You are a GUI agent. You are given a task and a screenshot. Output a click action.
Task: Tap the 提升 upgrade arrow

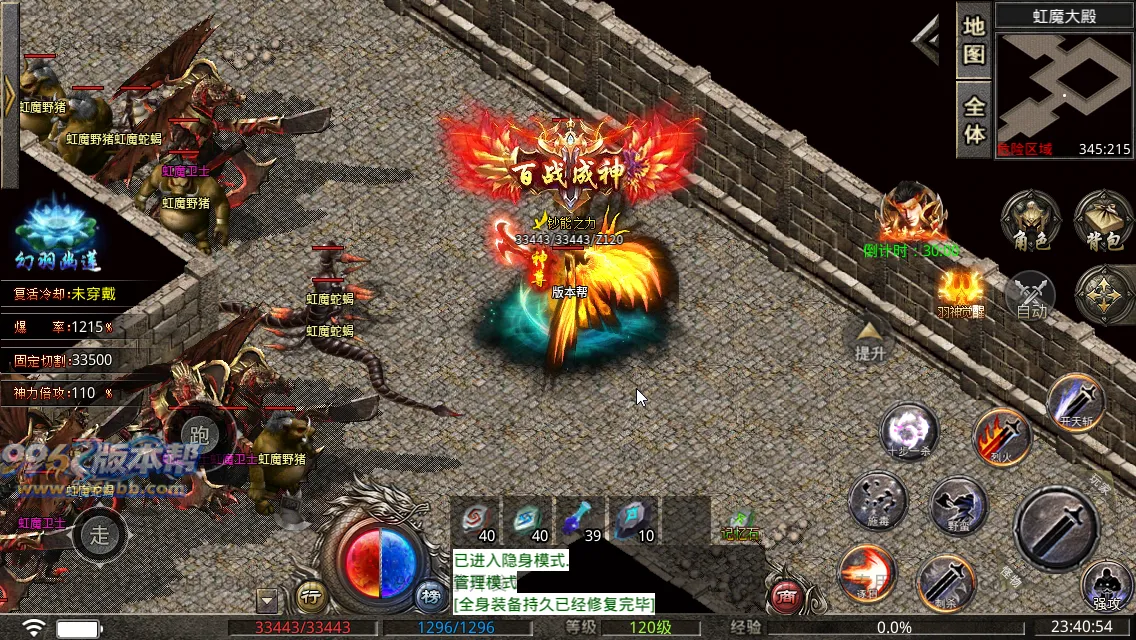click(868, 340)
